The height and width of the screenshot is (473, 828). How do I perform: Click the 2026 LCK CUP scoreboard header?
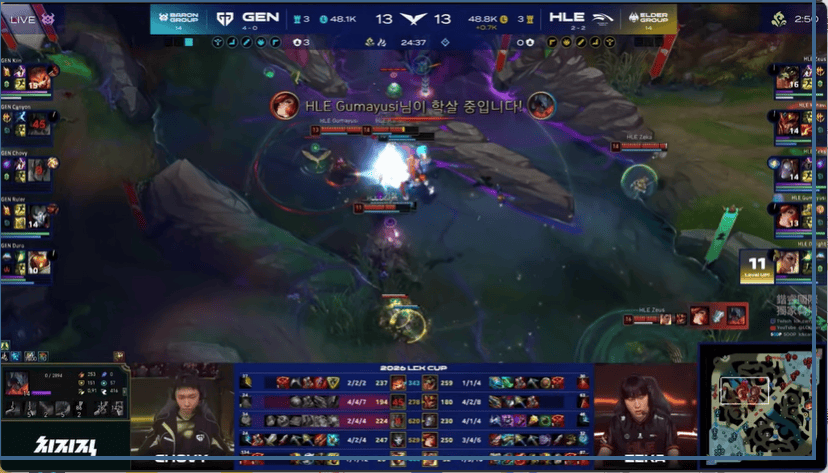(x=413, y=368)
